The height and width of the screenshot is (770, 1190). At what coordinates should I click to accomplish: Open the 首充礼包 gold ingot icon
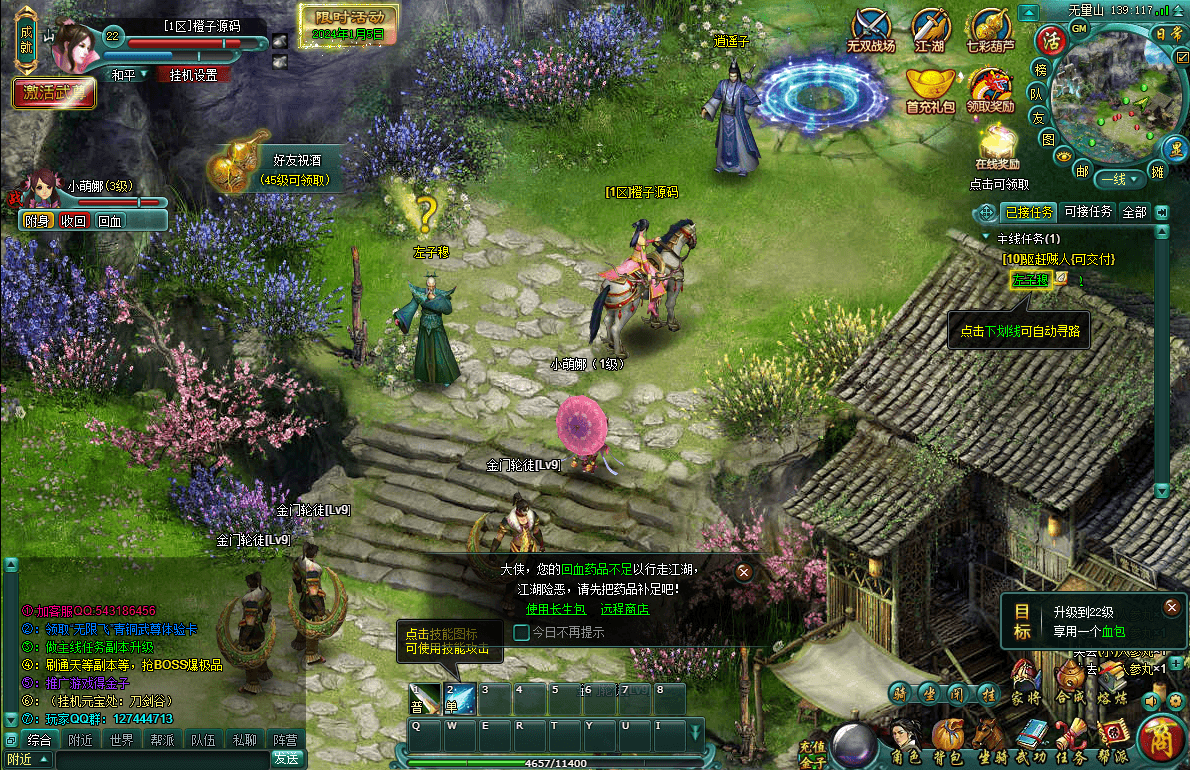931,88
